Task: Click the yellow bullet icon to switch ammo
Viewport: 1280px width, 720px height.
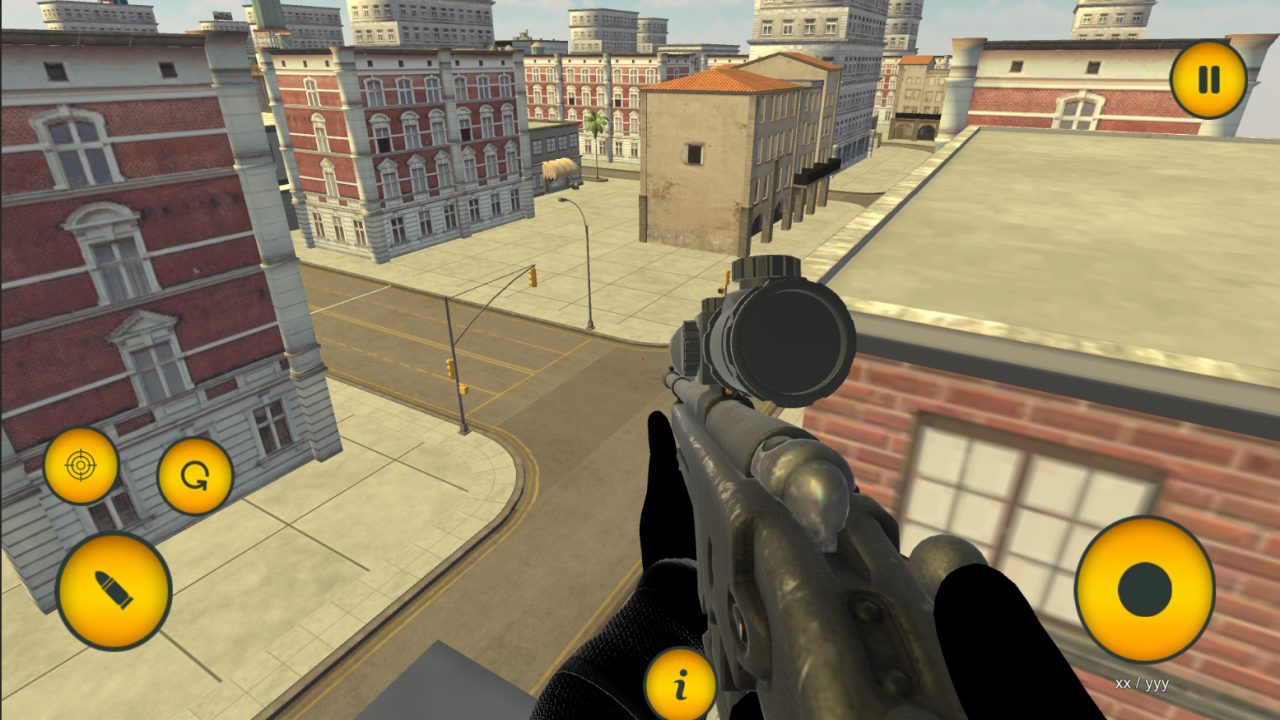Action: pos(113,590)
